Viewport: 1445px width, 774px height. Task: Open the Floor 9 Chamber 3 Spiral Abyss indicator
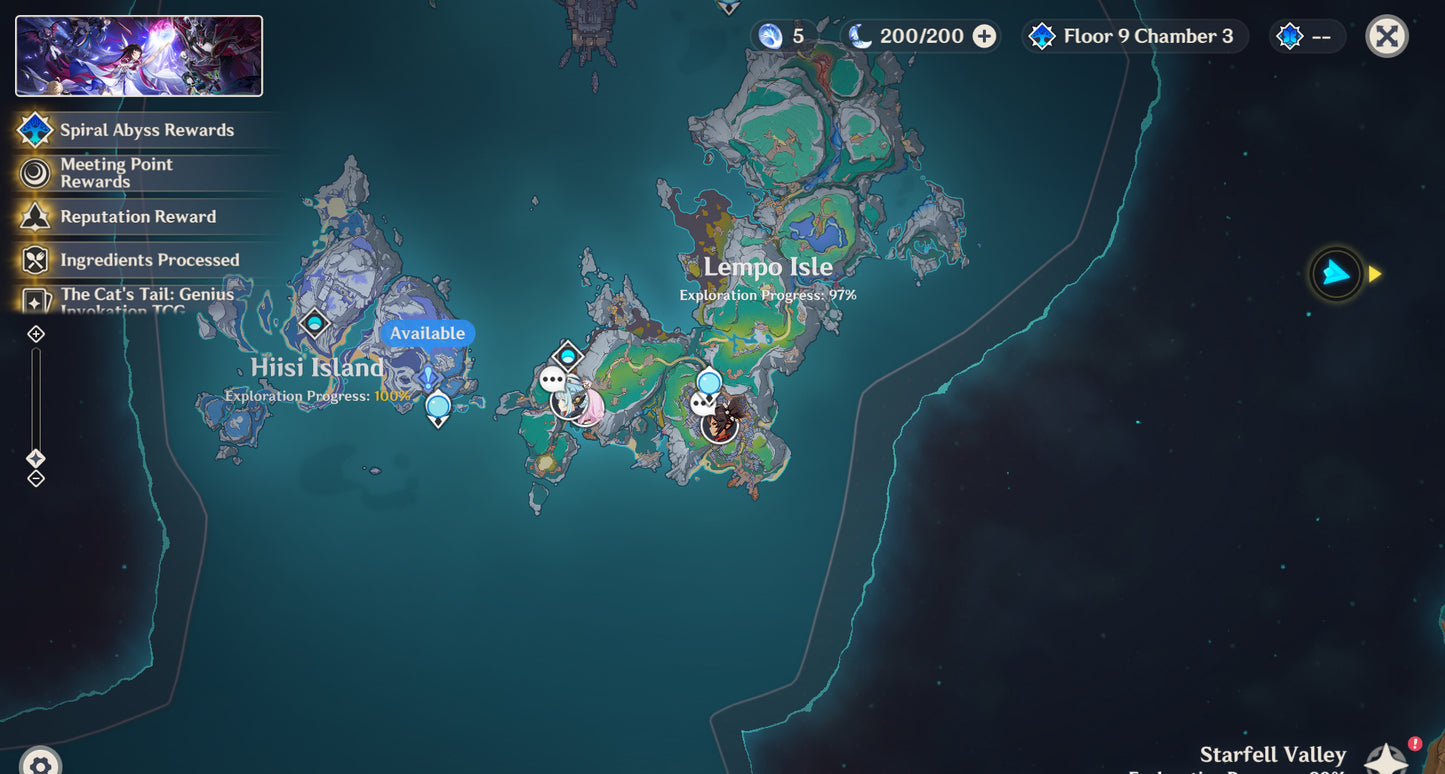click(x=1134, y=37)
